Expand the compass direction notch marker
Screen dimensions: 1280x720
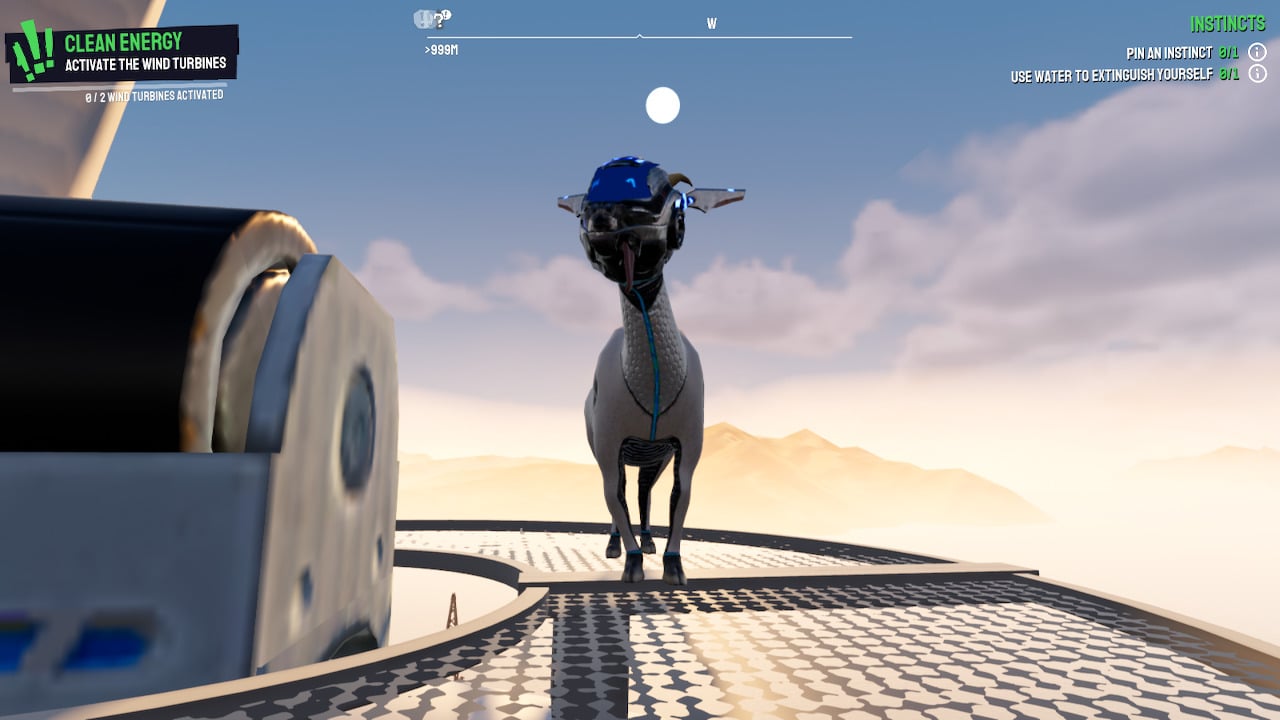pyautogui.click(x=638, y=35)
